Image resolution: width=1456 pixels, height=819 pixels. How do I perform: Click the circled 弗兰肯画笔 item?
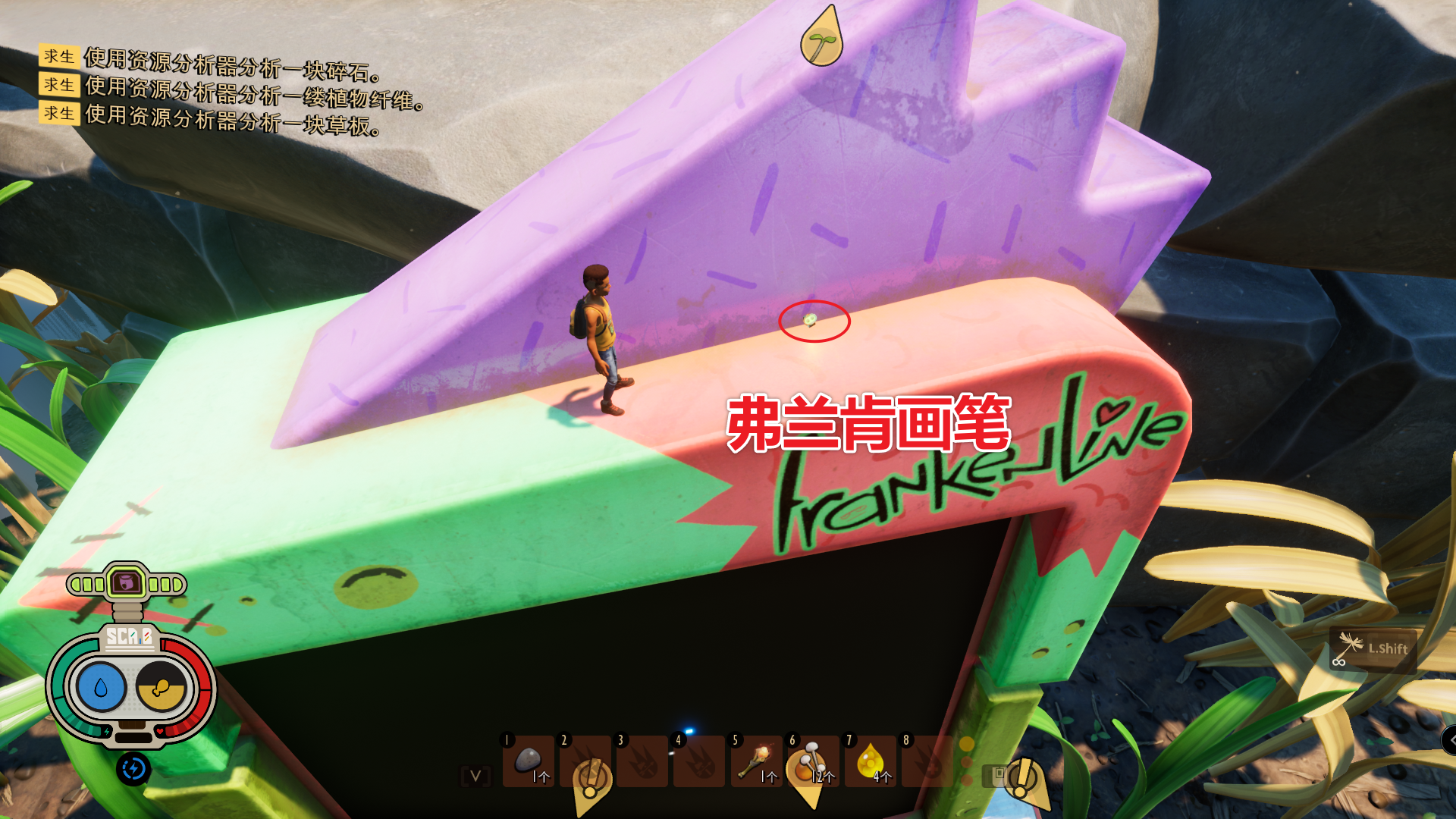coord(810,322)
